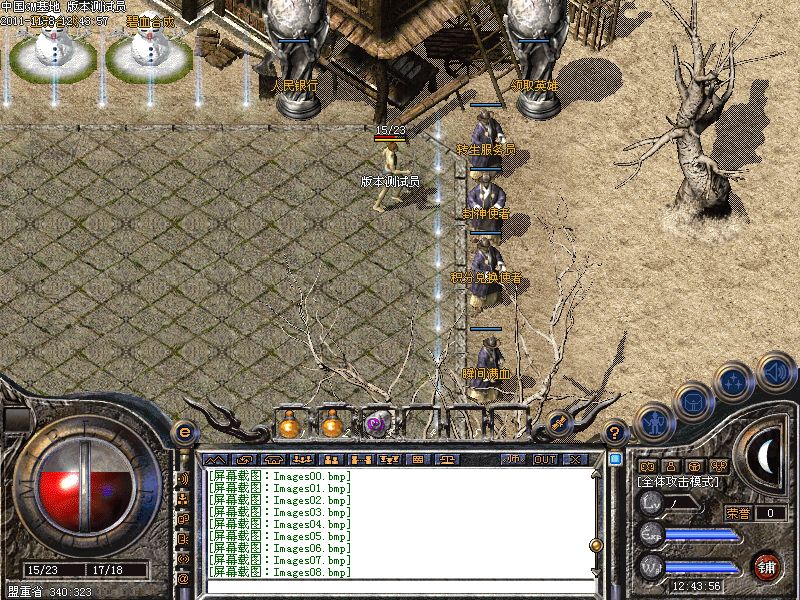Click the scales icon on chat toolbar

coord(446,459)
